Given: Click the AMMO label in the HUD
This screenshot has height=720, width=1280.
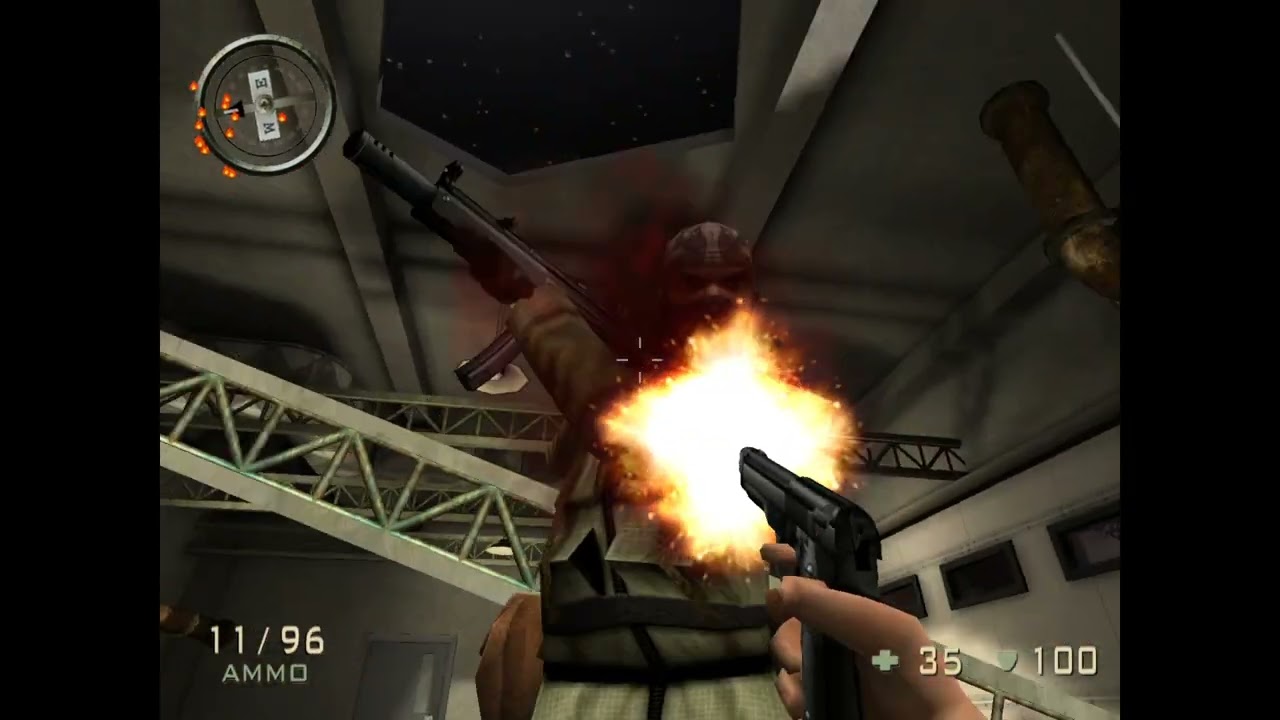Looking at the screenshot, I should click(x=264, y=675).
